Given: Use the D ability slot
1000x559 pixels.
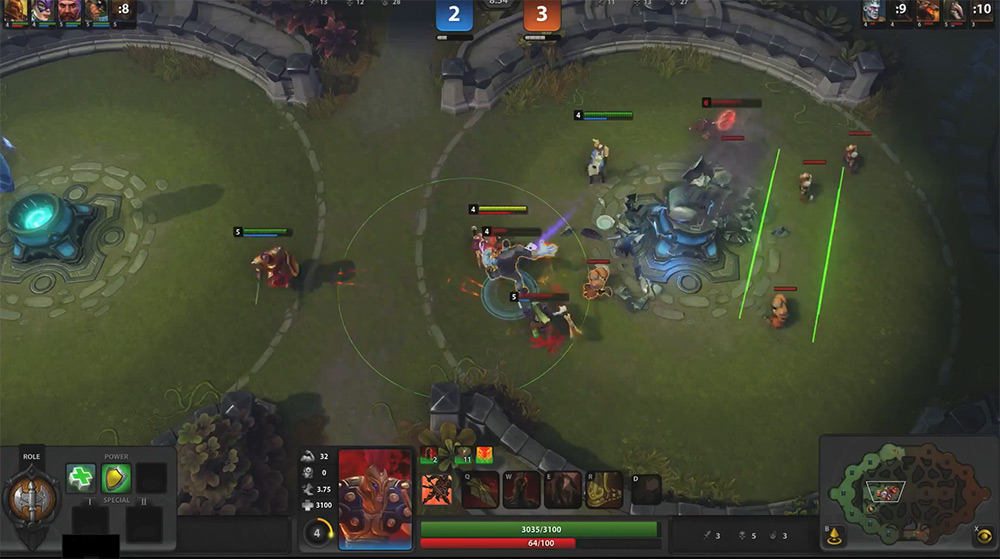Looking at the screenshot, I should (646, 489).
